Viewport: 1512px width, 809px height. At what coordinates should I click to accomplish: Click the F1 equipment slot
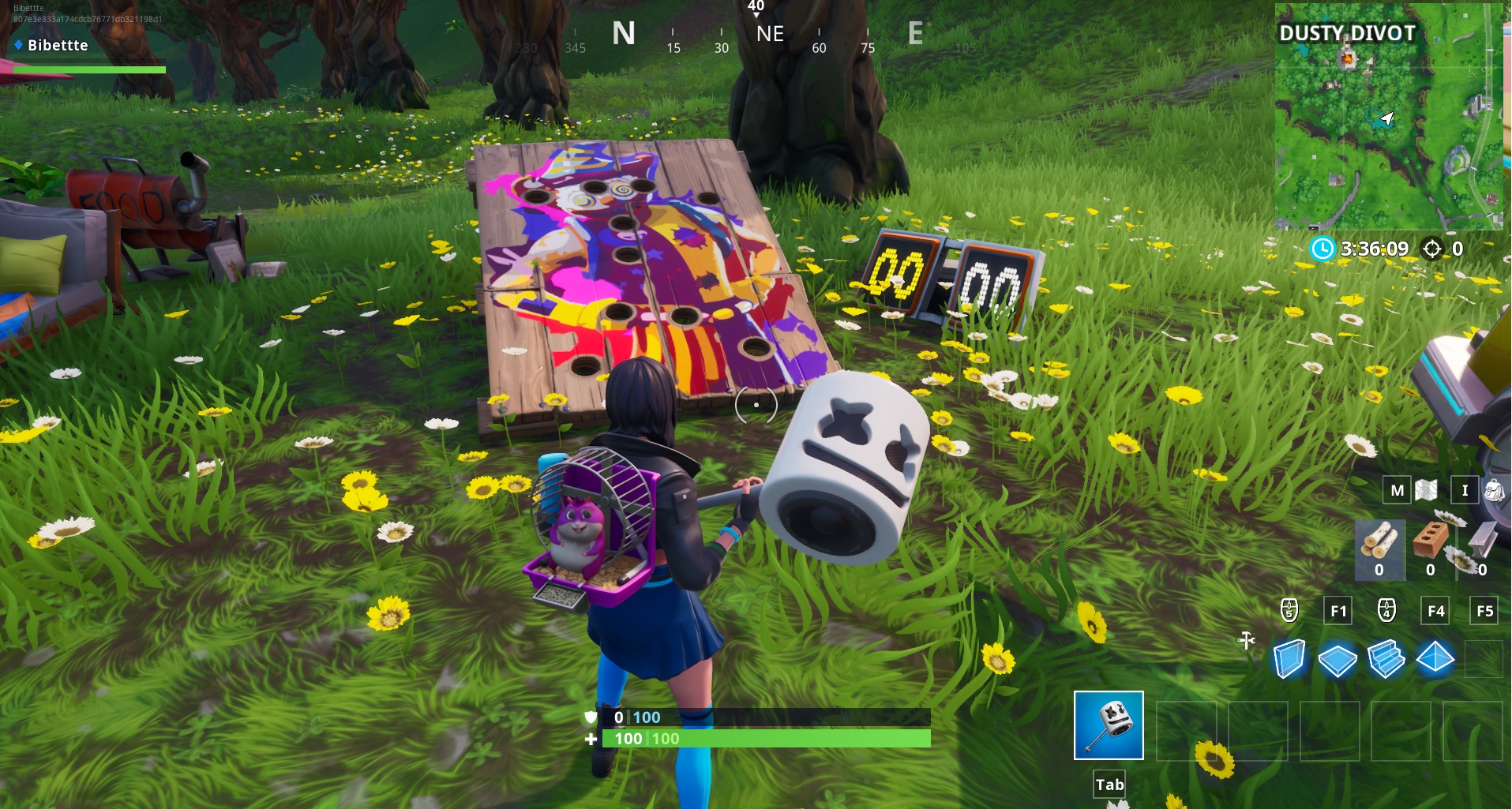[1337, 610]
